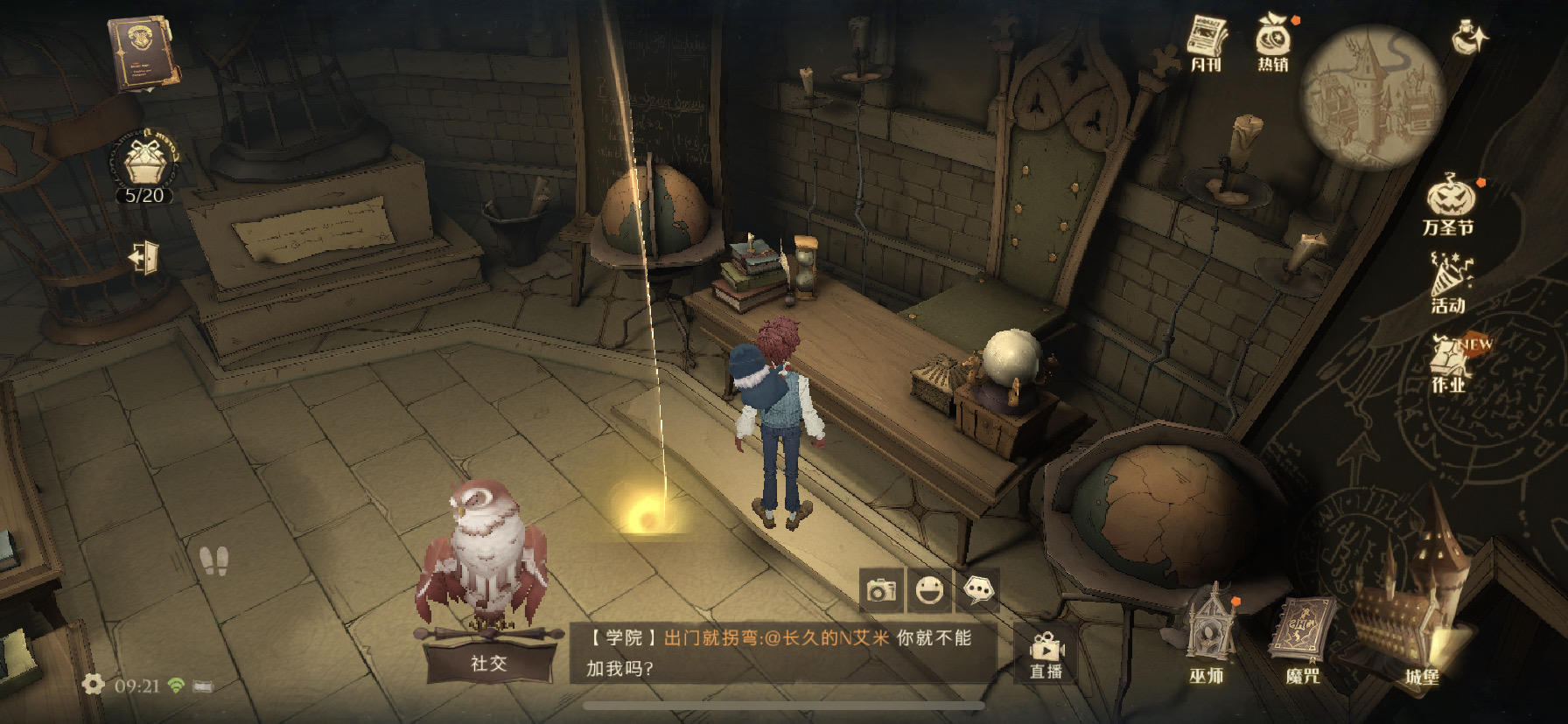The image size is (1568, 724).
Task: Tap the camera photo button
Action: point(881,591)
